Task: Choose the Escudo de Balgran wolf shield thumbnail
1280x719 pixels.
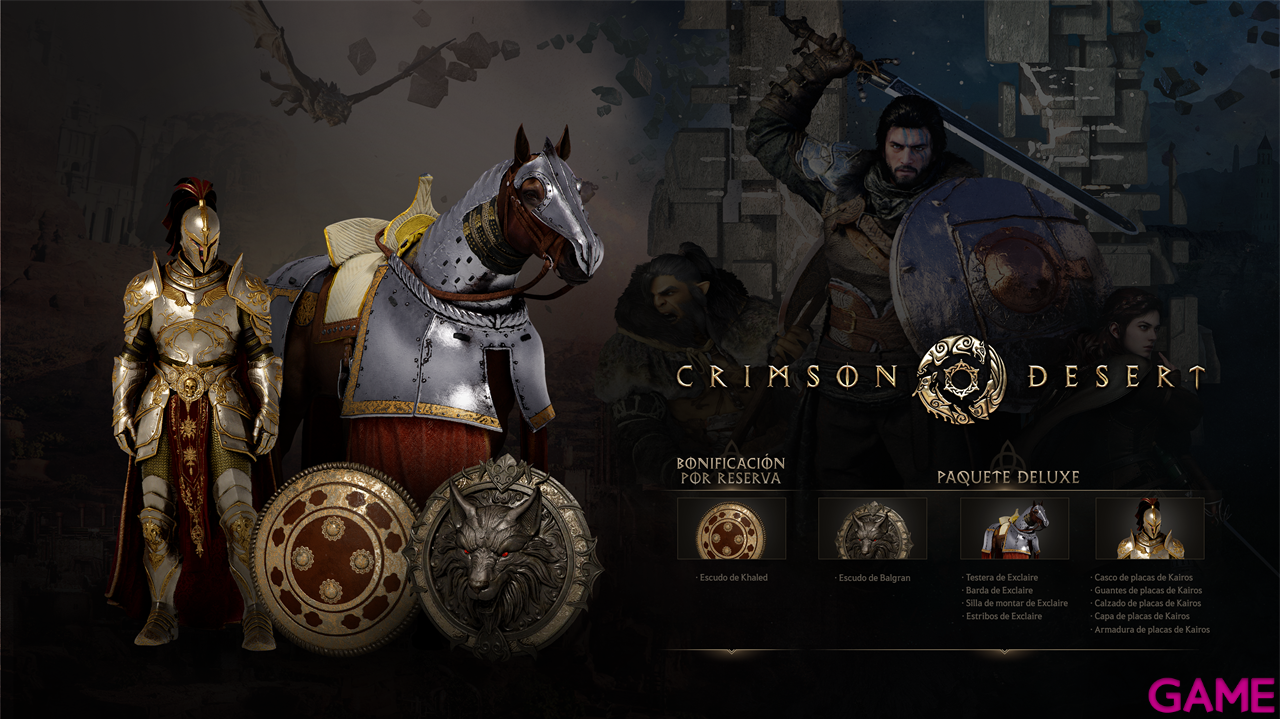Action: tap(872, 528)
